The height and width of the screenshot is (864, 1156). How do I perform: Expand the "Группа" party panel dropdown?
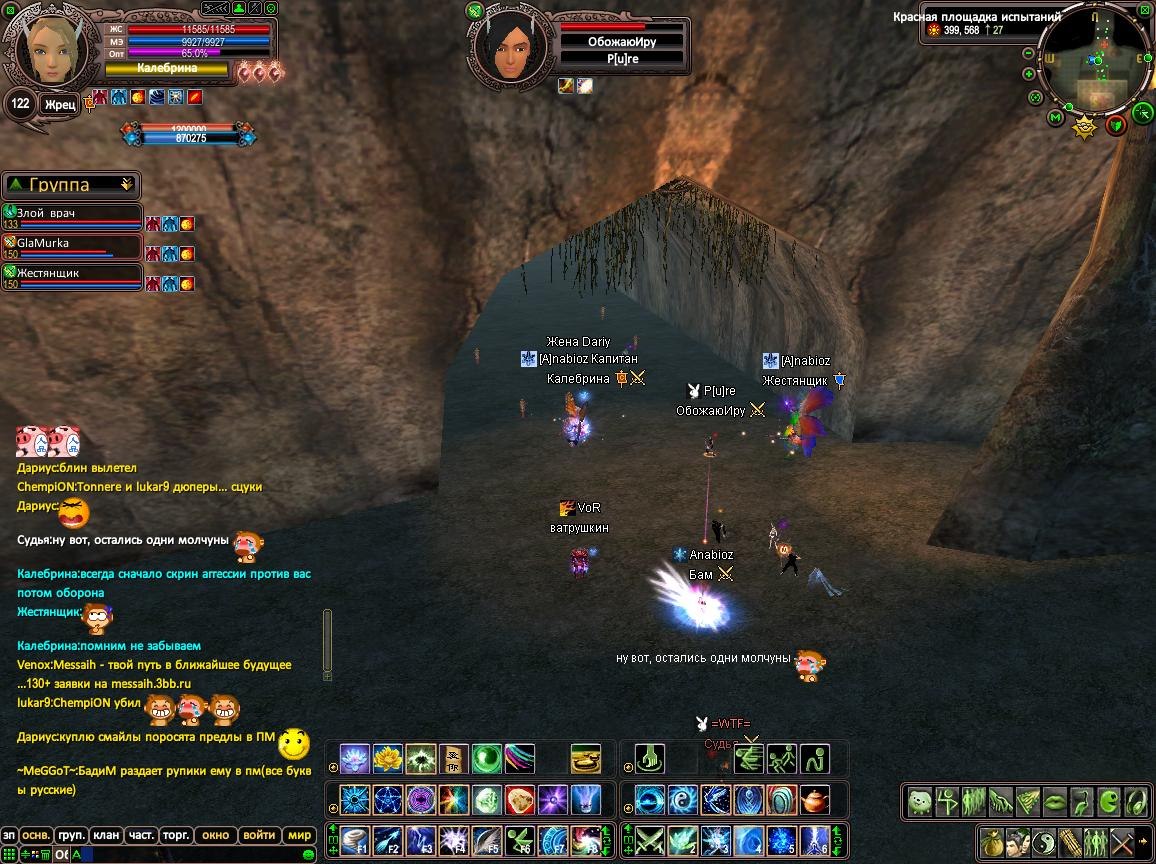[x=126, y=185]
